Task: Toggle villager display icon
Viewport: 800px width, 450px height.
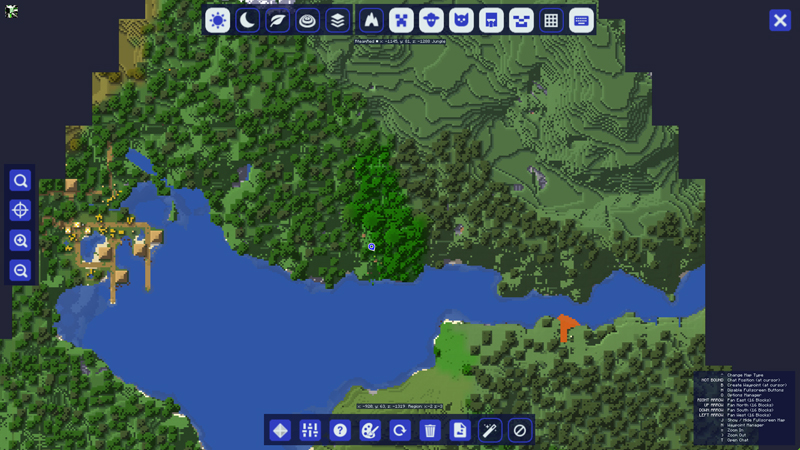Action: [x=491, y=20]
